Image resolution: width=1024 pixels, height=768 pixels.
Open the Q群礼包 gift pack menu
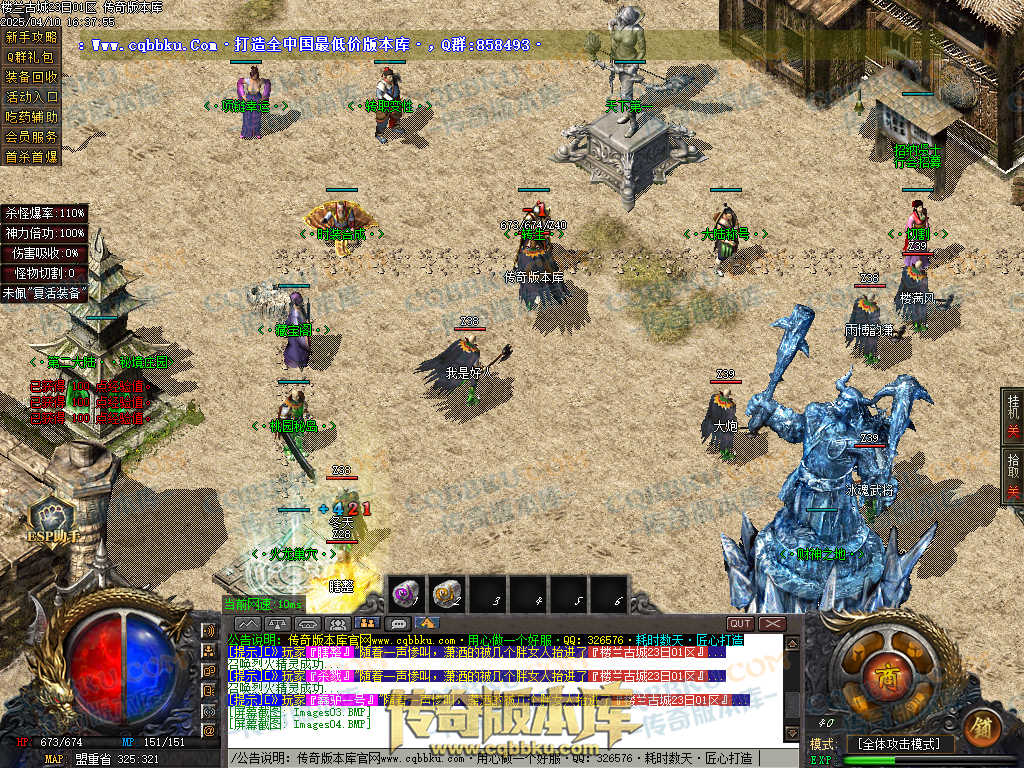(31, 57)
